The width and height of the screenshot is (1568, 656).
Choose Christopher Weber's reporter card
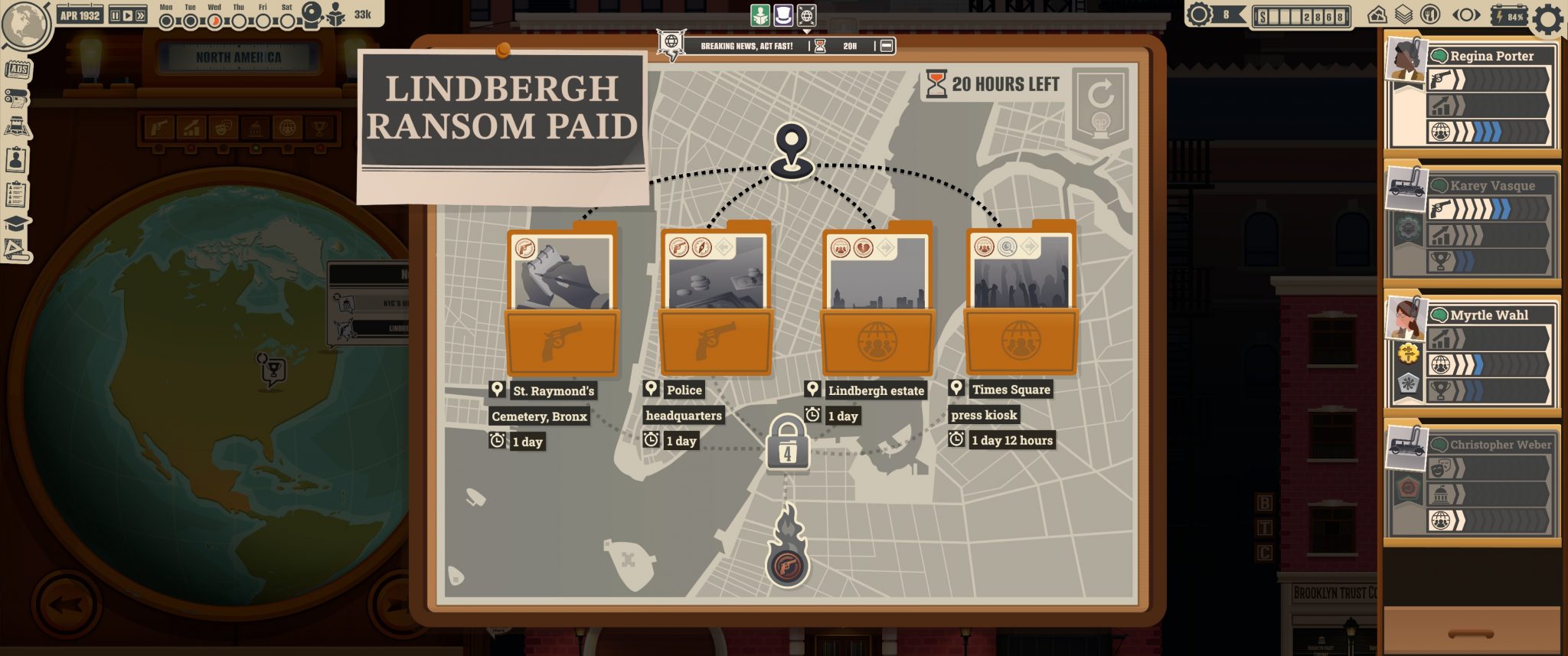tap(1472, 482)
